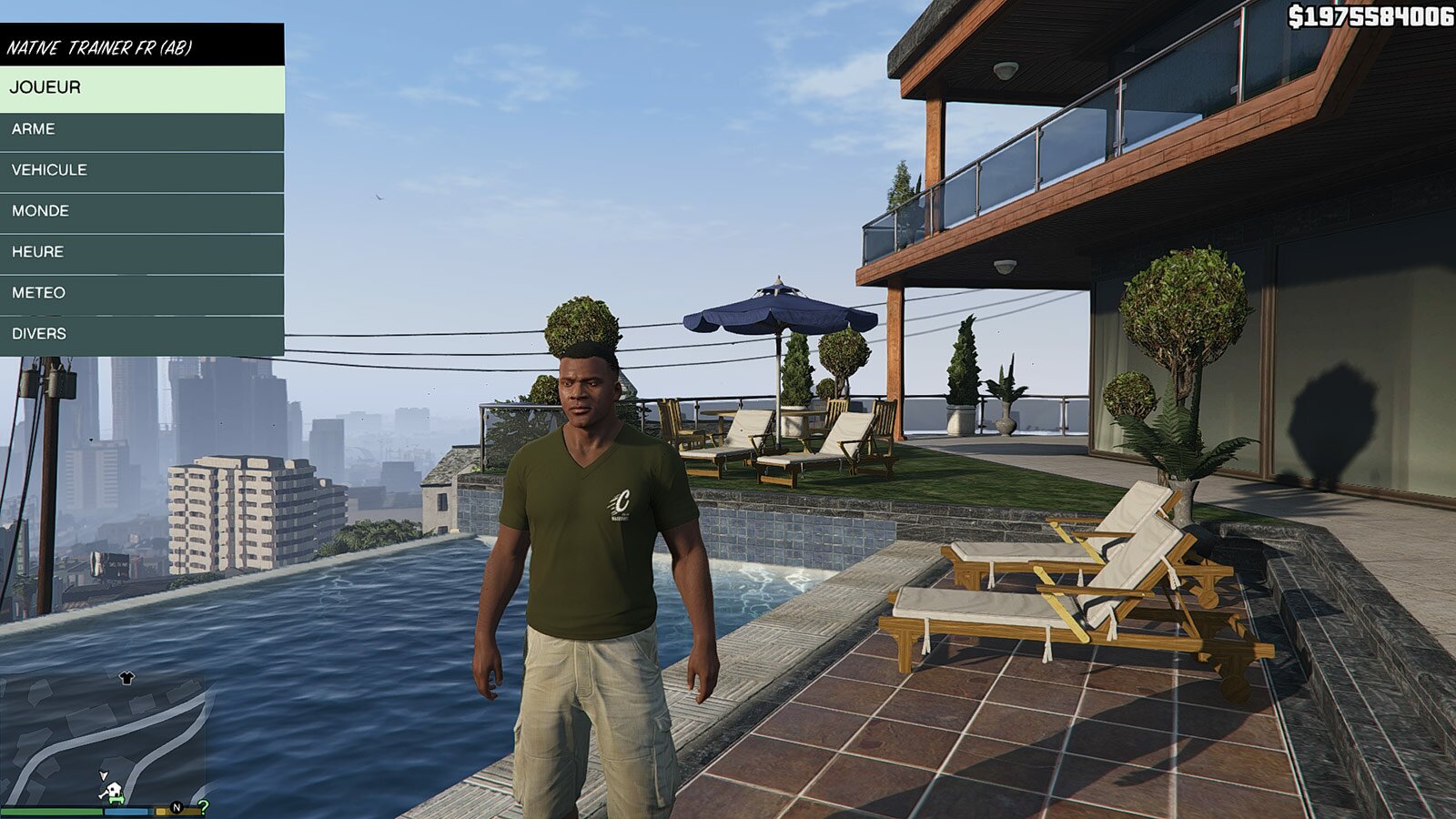Viewport: 1456px width, 819px height.
Task: Choose the VEHICULE option
Action: (x=141, y=170)
